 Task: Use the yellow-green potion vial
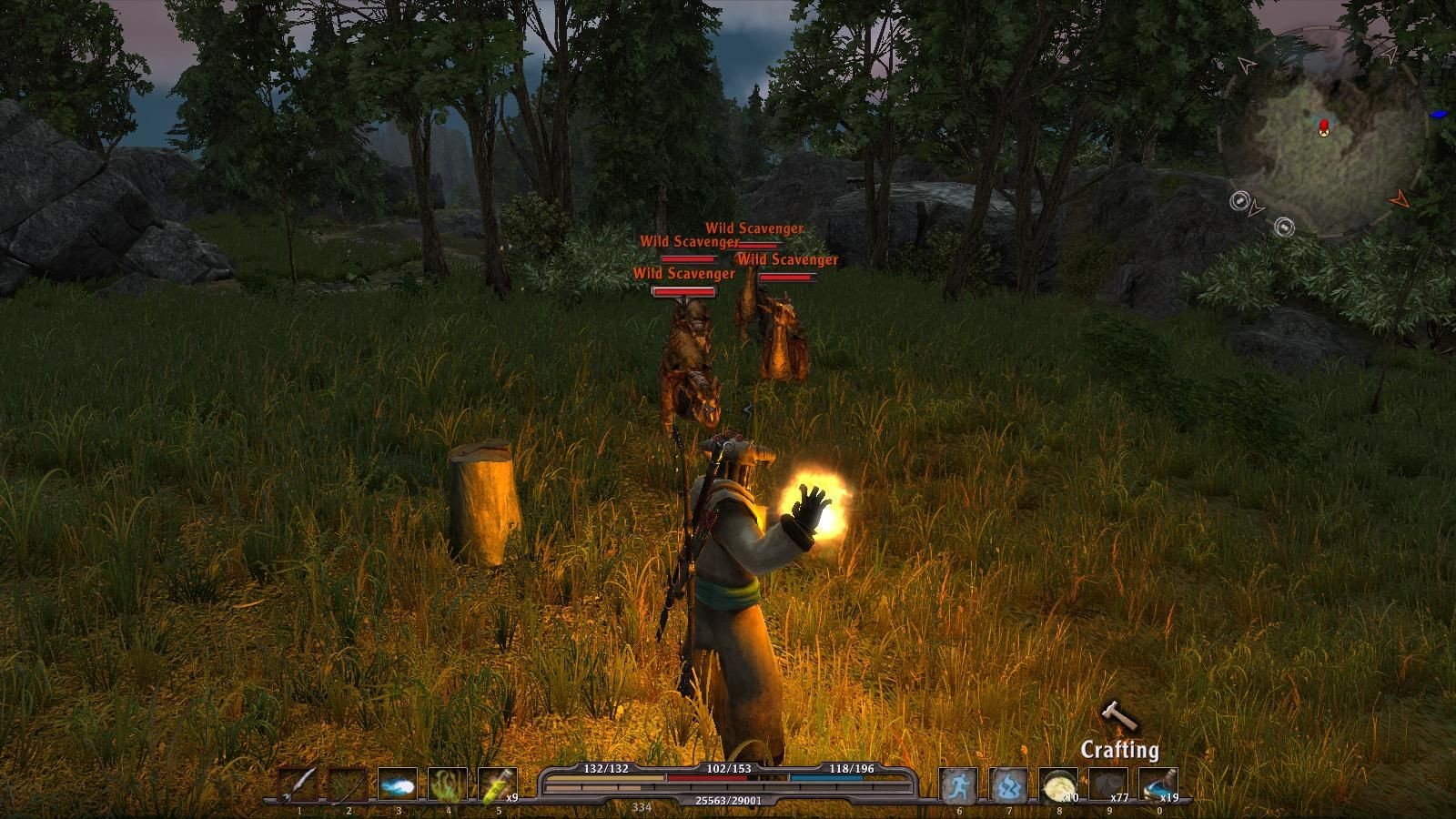coord(497,784)
